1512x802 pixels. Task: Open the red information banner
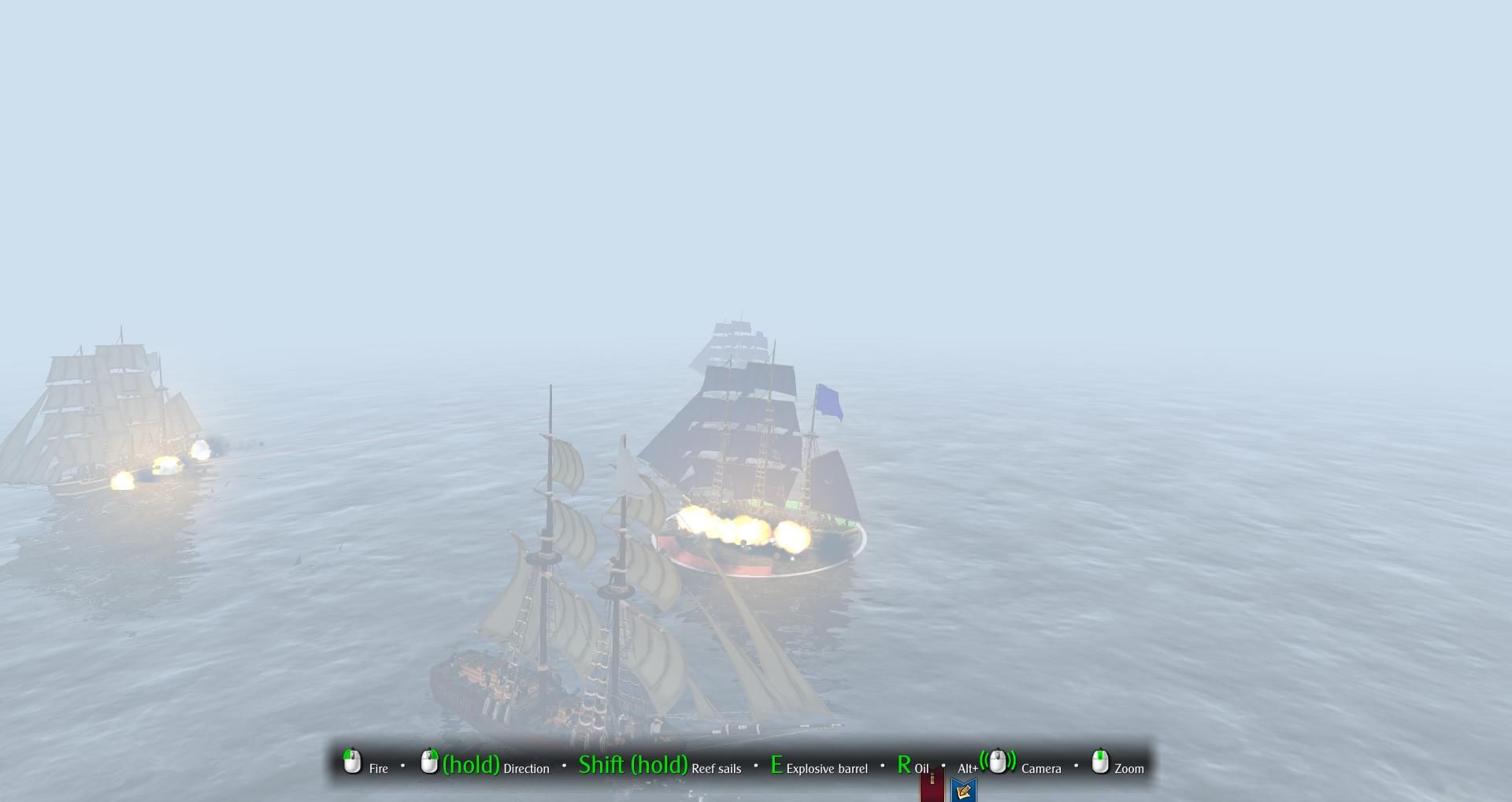pyautogui.click(x=932, y=786)
